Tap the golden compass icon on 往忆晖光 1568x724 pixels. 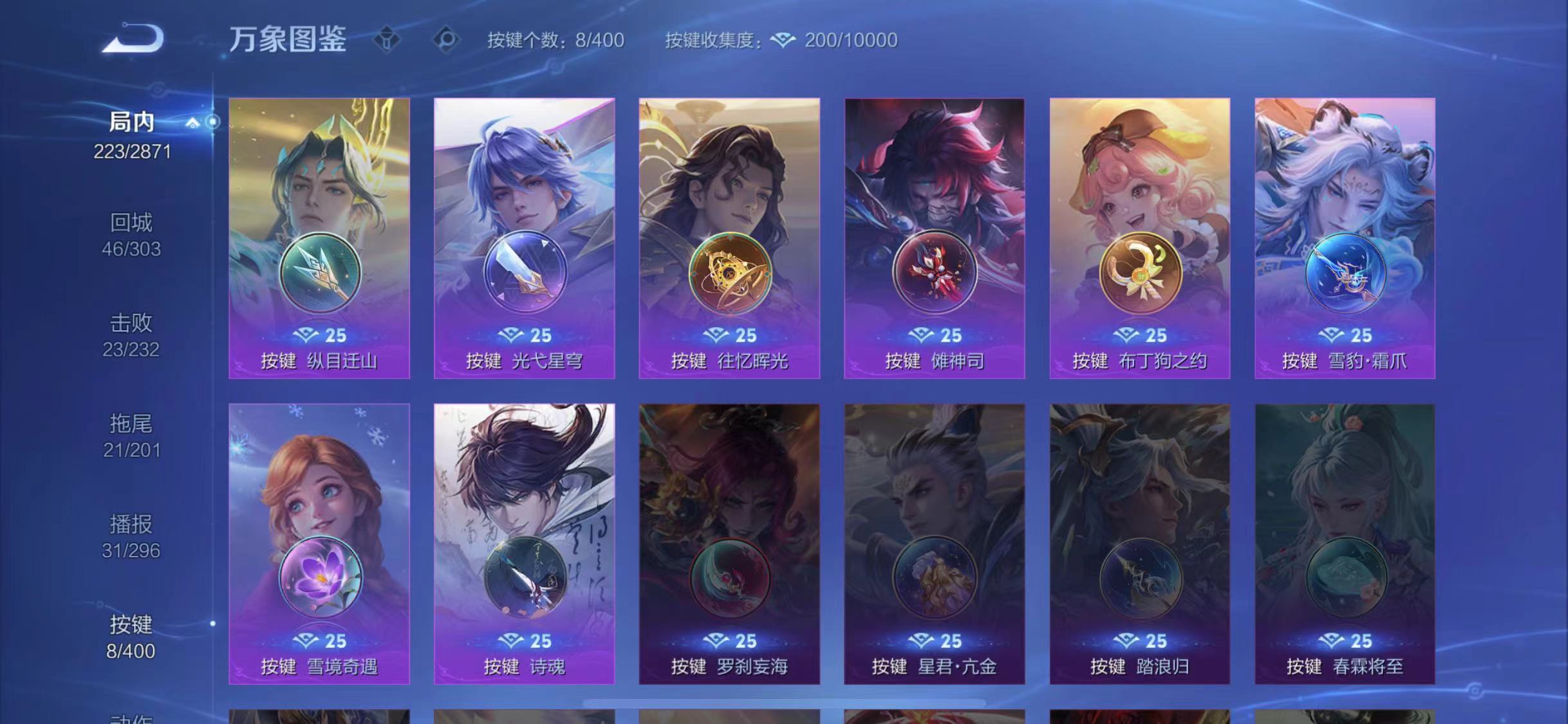point(729,273)
